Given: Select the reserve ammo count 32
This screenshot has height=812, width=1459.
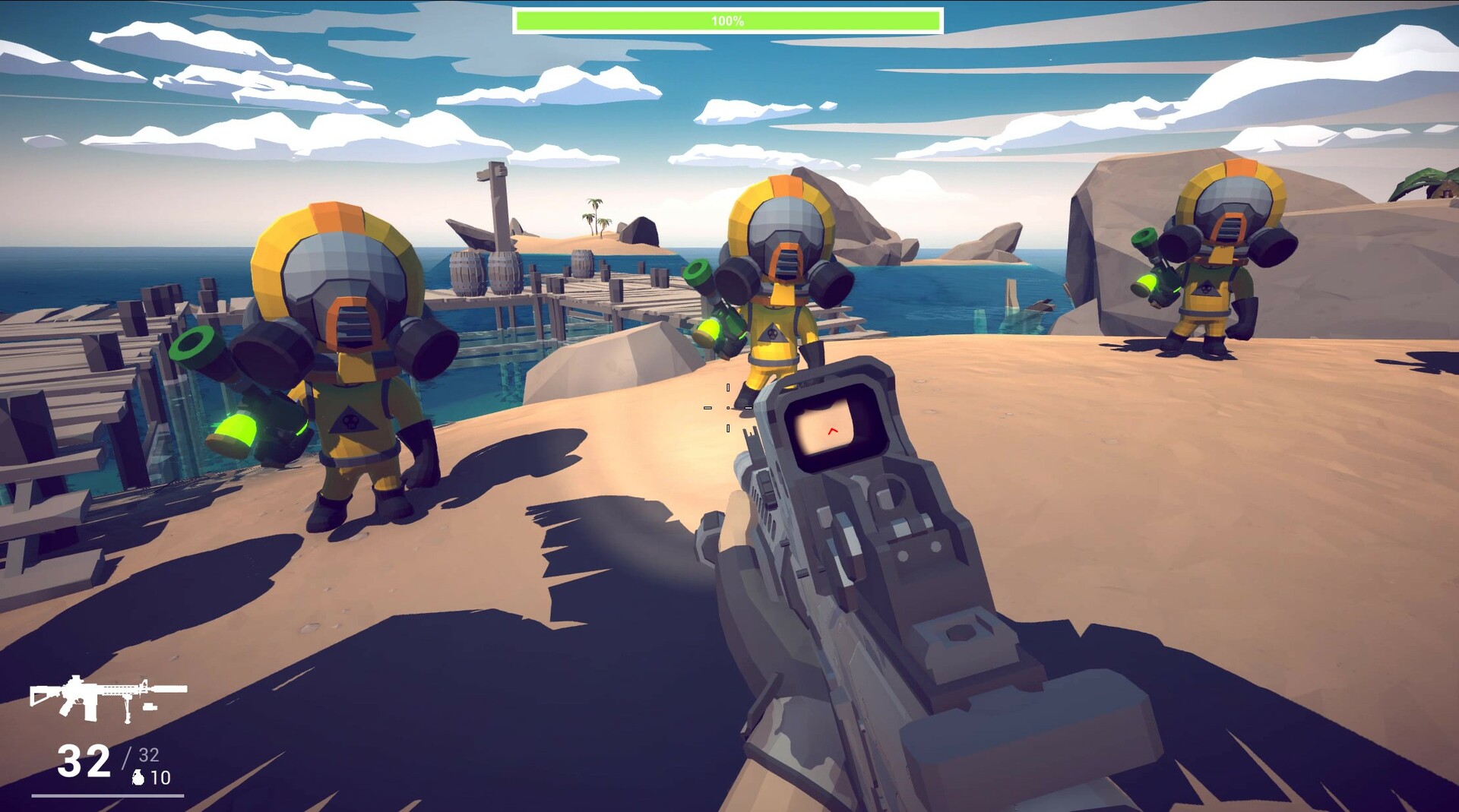Looking at the screenshot, I should pyautogui.click(x=147, y=756).
